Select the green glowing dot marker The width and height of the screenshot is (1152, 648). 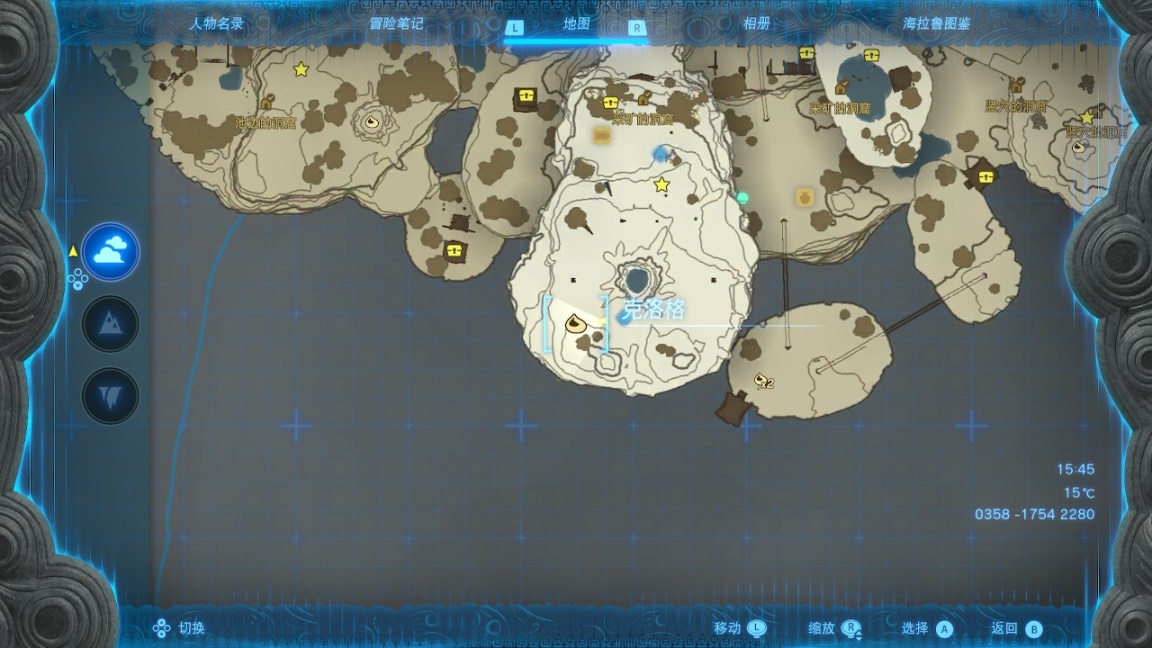click(x=742, y=198)
